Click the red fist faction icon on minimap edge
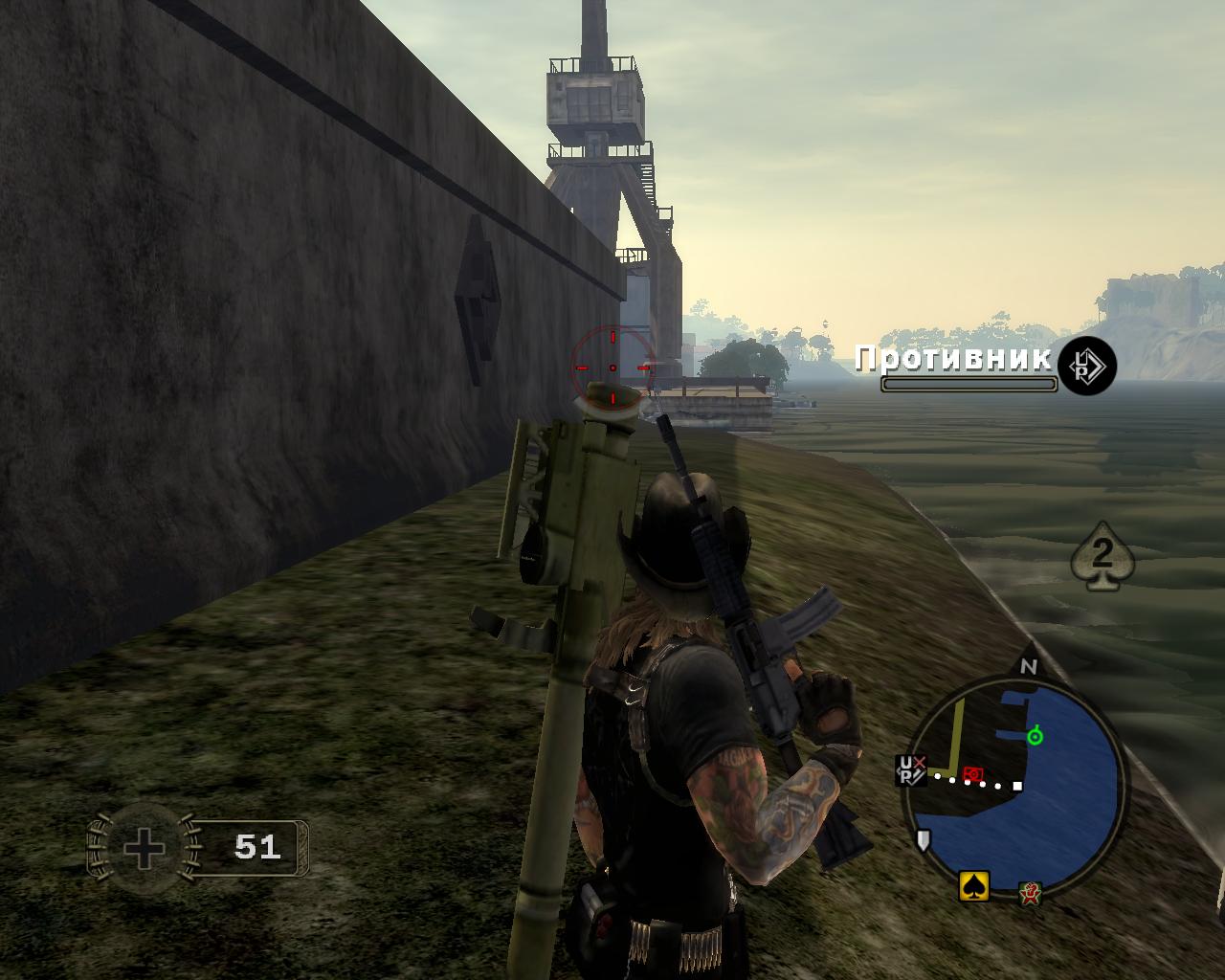Screen dimensions: 1225x980 1031,893
